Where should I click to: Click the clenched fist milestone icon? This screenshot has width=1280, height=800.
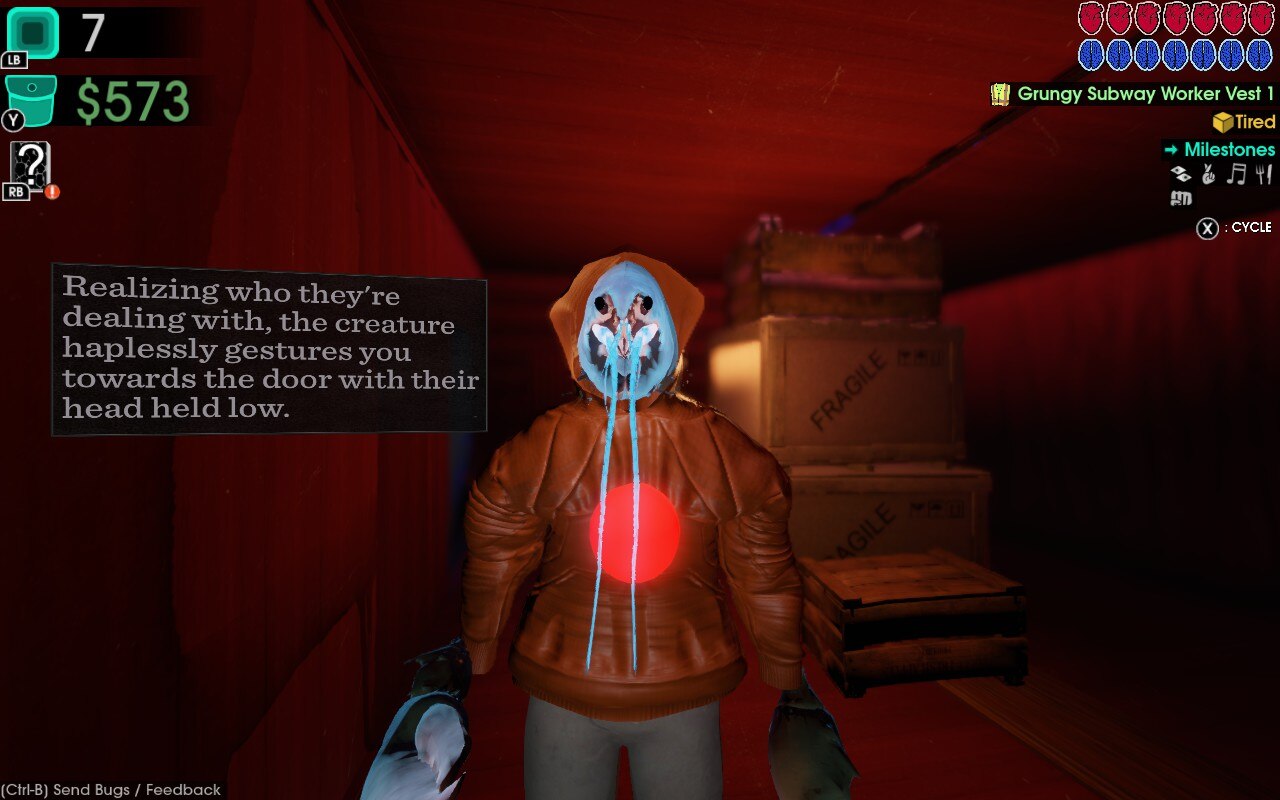(x=1180, y=198)
